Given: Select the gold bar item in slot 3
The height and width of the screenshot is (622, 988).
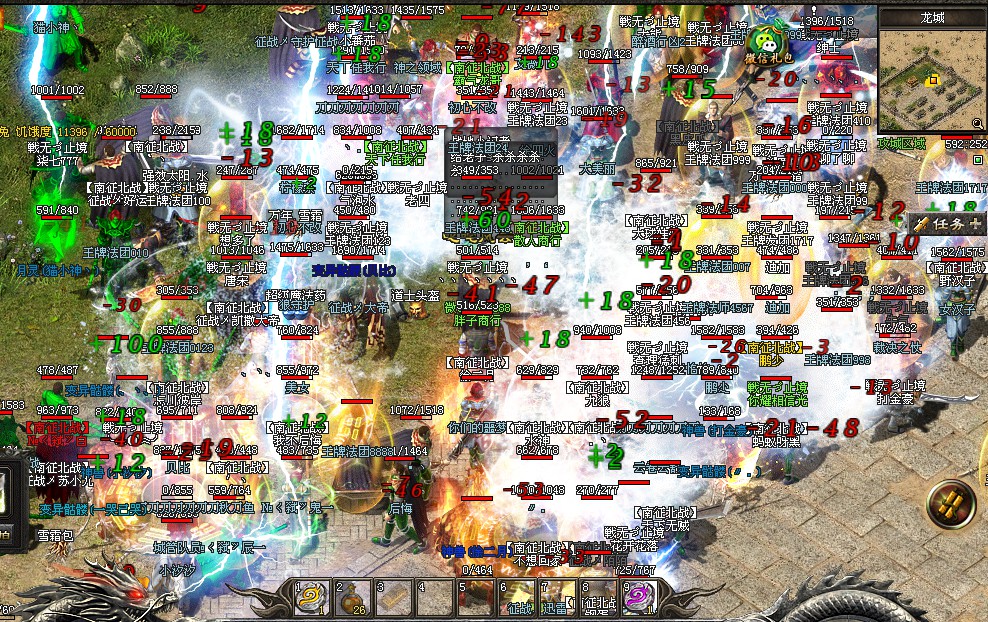Looking at the screenshot, I should pyautogui.click(x=391, y=598).
